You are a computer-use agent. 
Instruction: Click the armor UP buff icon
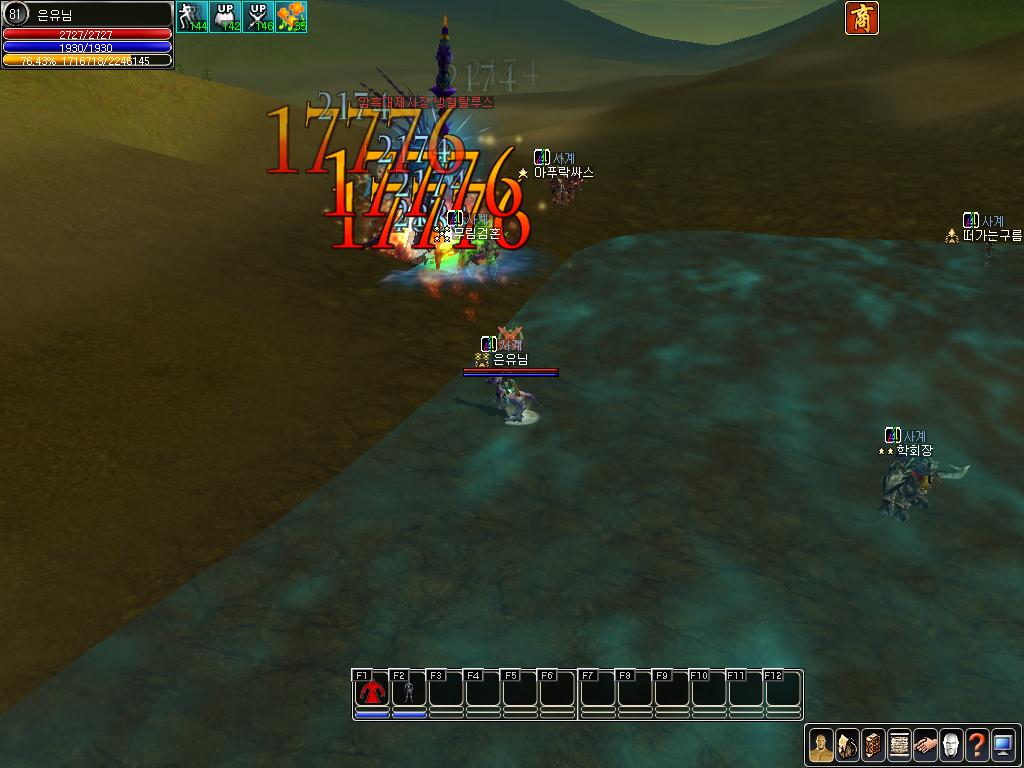[x=225, y=17]
